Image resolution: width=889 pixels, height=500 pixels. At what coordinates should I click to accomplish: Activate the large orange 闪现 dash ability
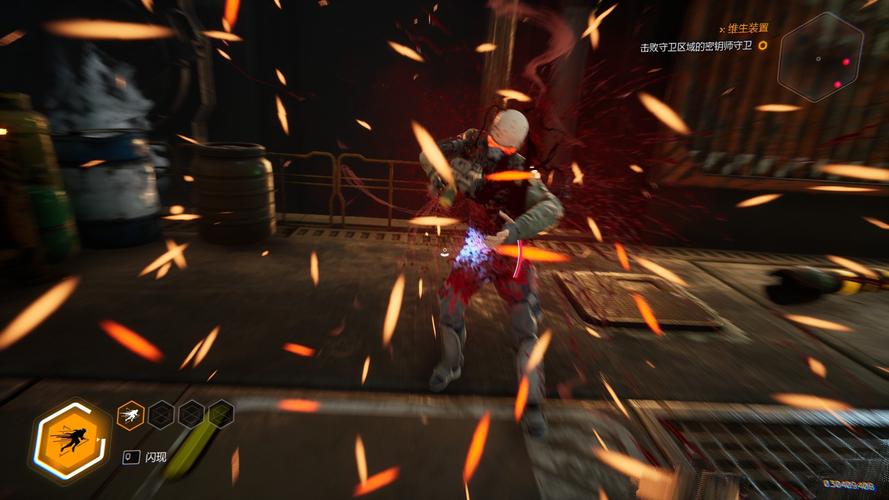coord(72,439)
